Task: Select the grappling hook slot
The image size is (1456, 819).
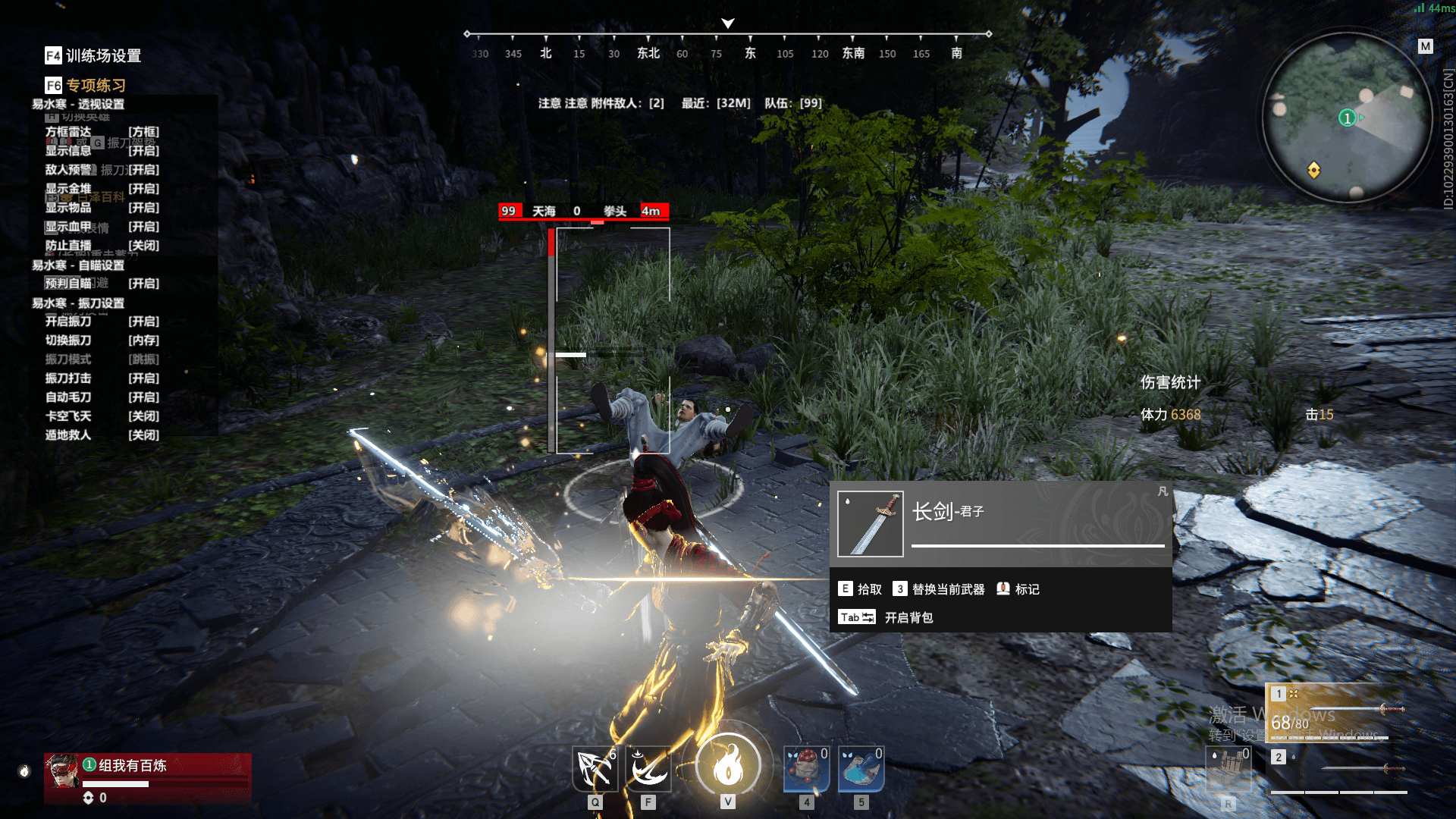Action: (595, 770)
